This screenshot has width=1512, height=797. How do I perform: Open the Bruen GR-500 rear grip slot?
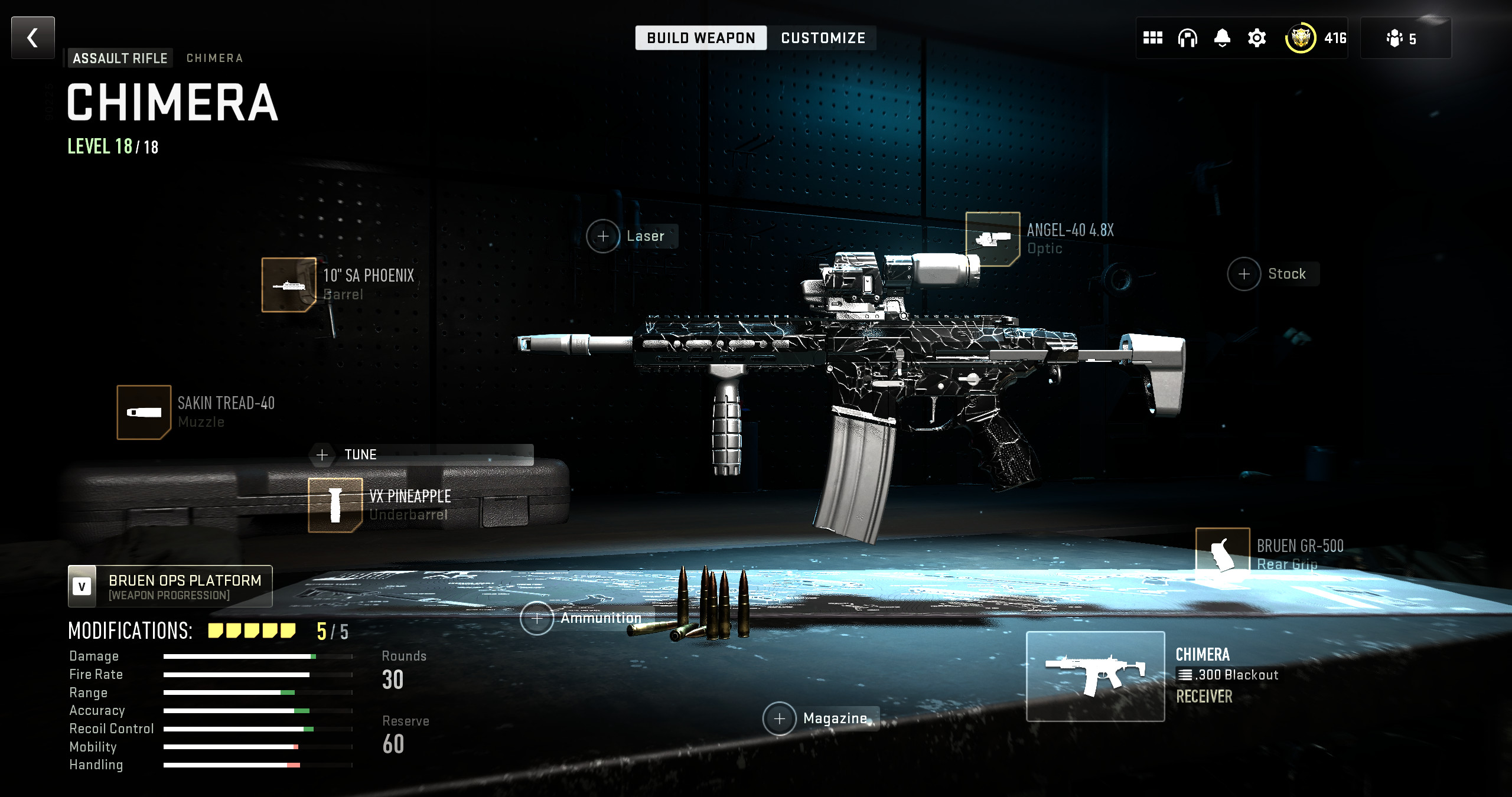pyautogui.click(x=1222, y=554)
